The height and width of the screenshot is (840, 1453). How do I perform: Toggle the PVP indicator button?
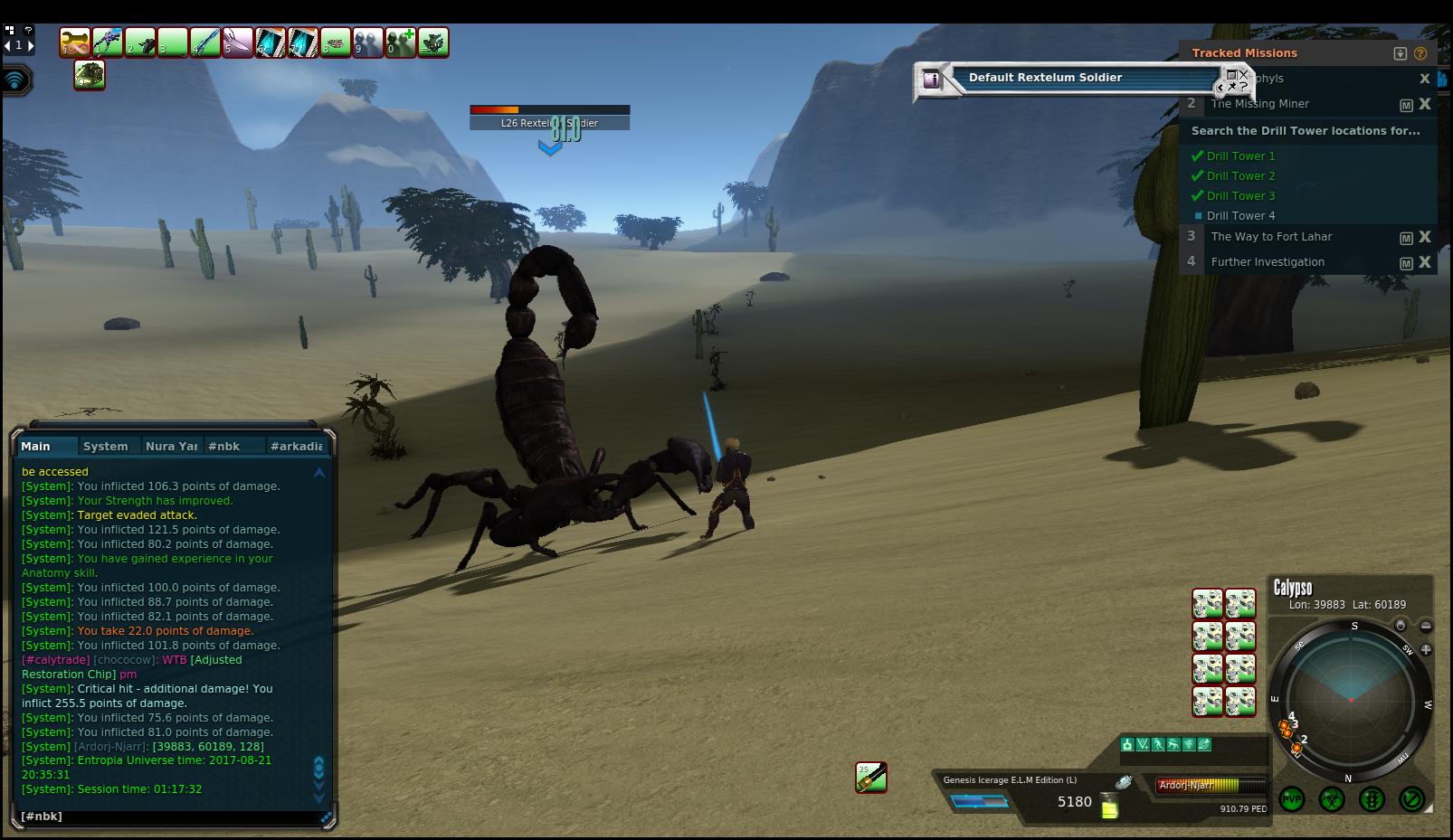tap(1292, 799)
